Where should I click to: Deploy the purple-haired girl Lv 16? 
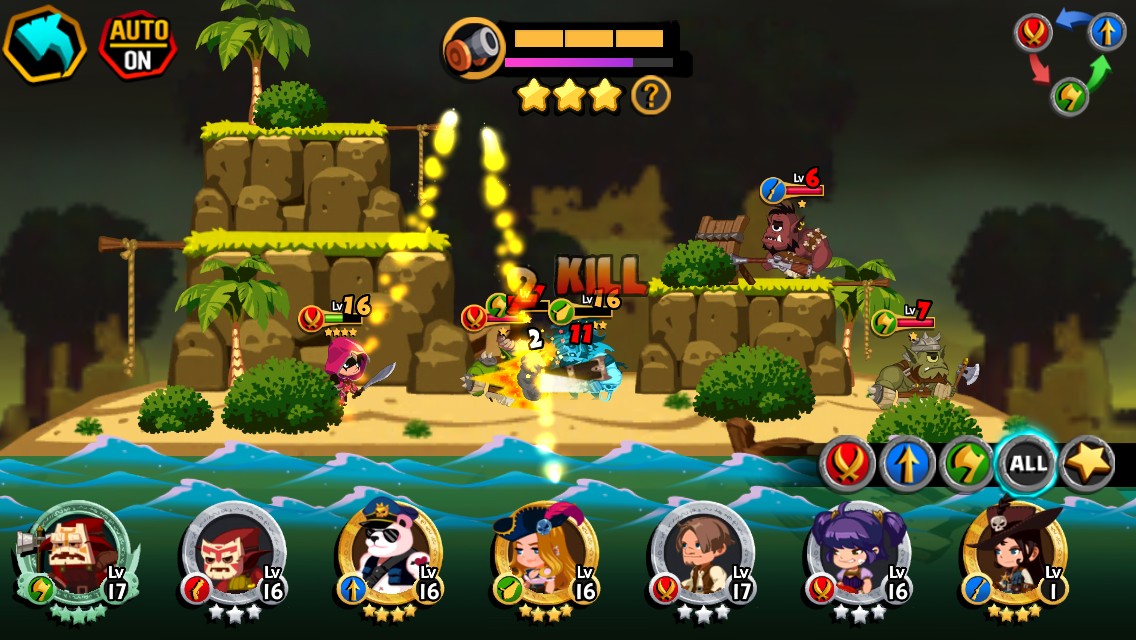(858, 555)
